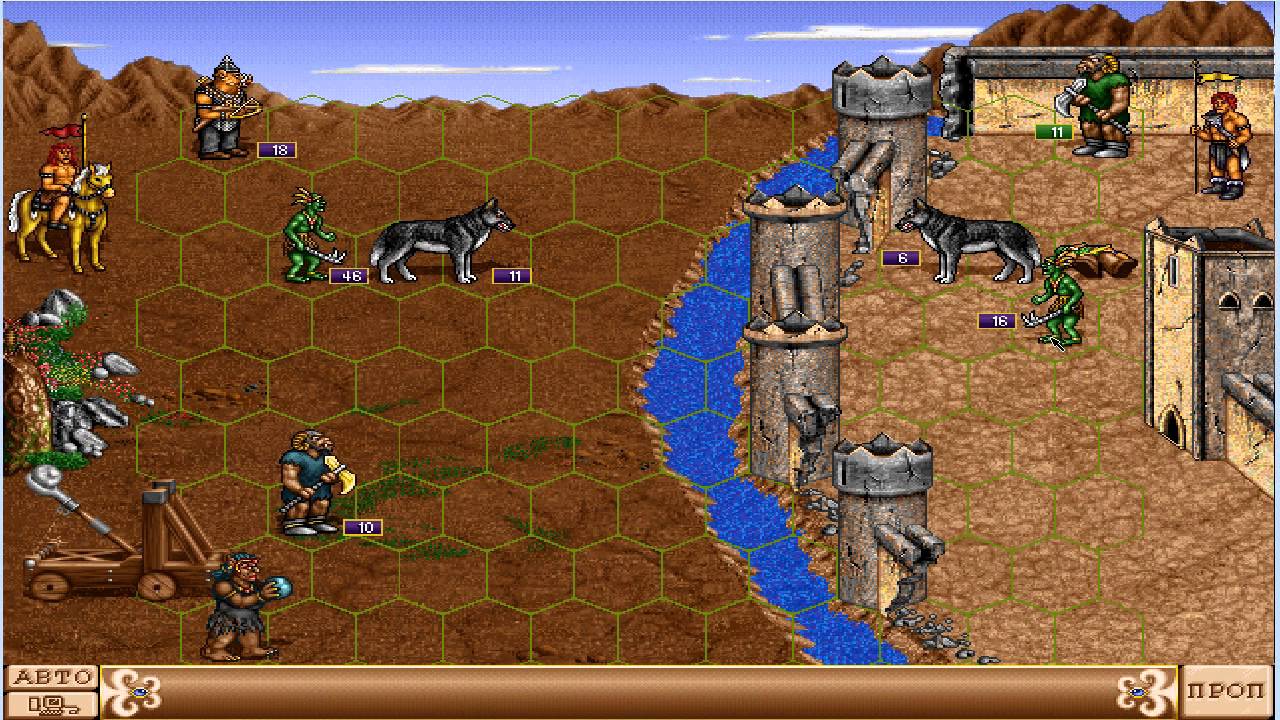
Task: Select the ogre holding a boulder
Action: click(x=240, y=600)
